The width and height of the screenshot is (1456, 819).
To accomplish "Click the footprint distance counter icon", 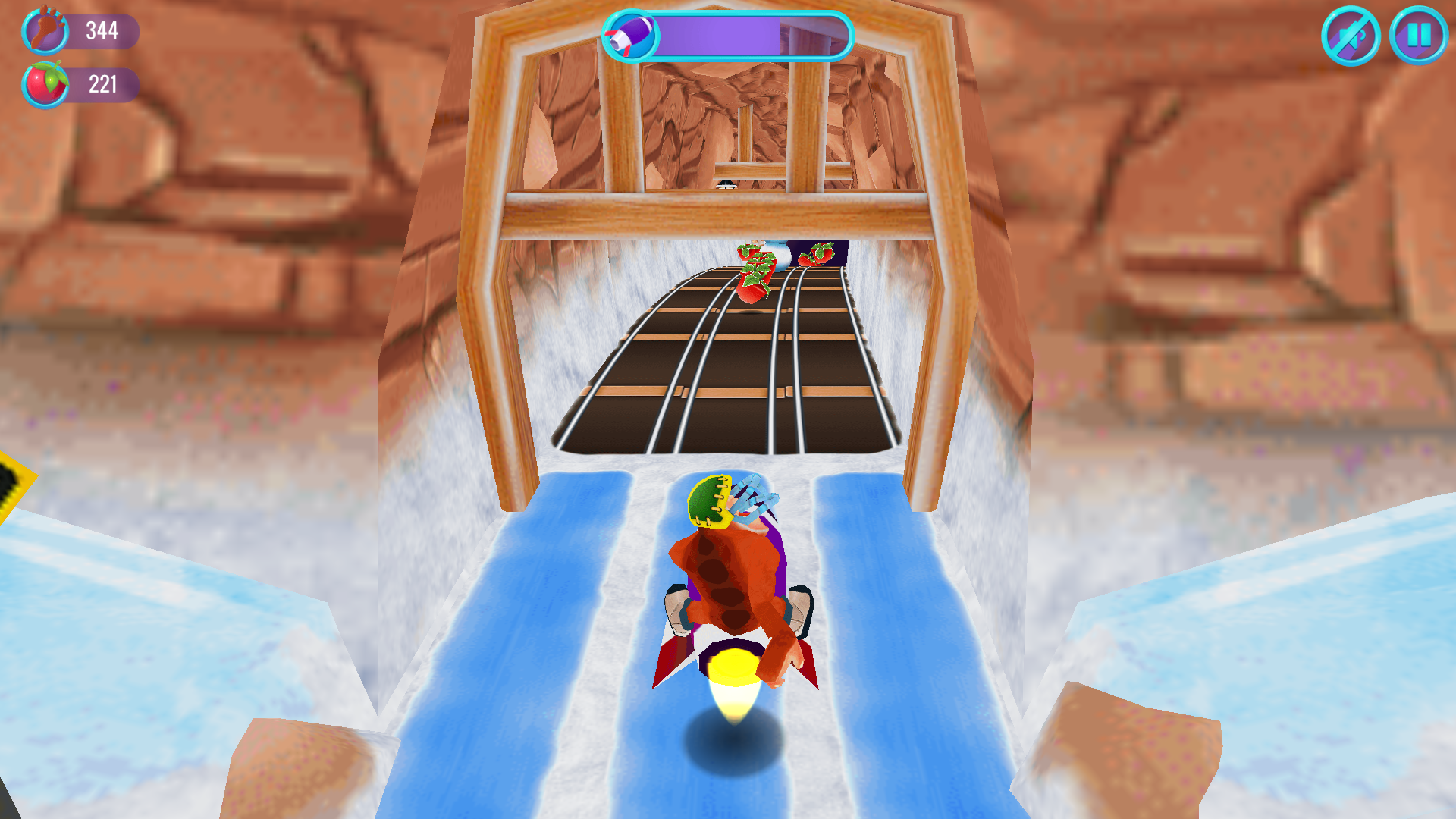I will coord(45,32).
